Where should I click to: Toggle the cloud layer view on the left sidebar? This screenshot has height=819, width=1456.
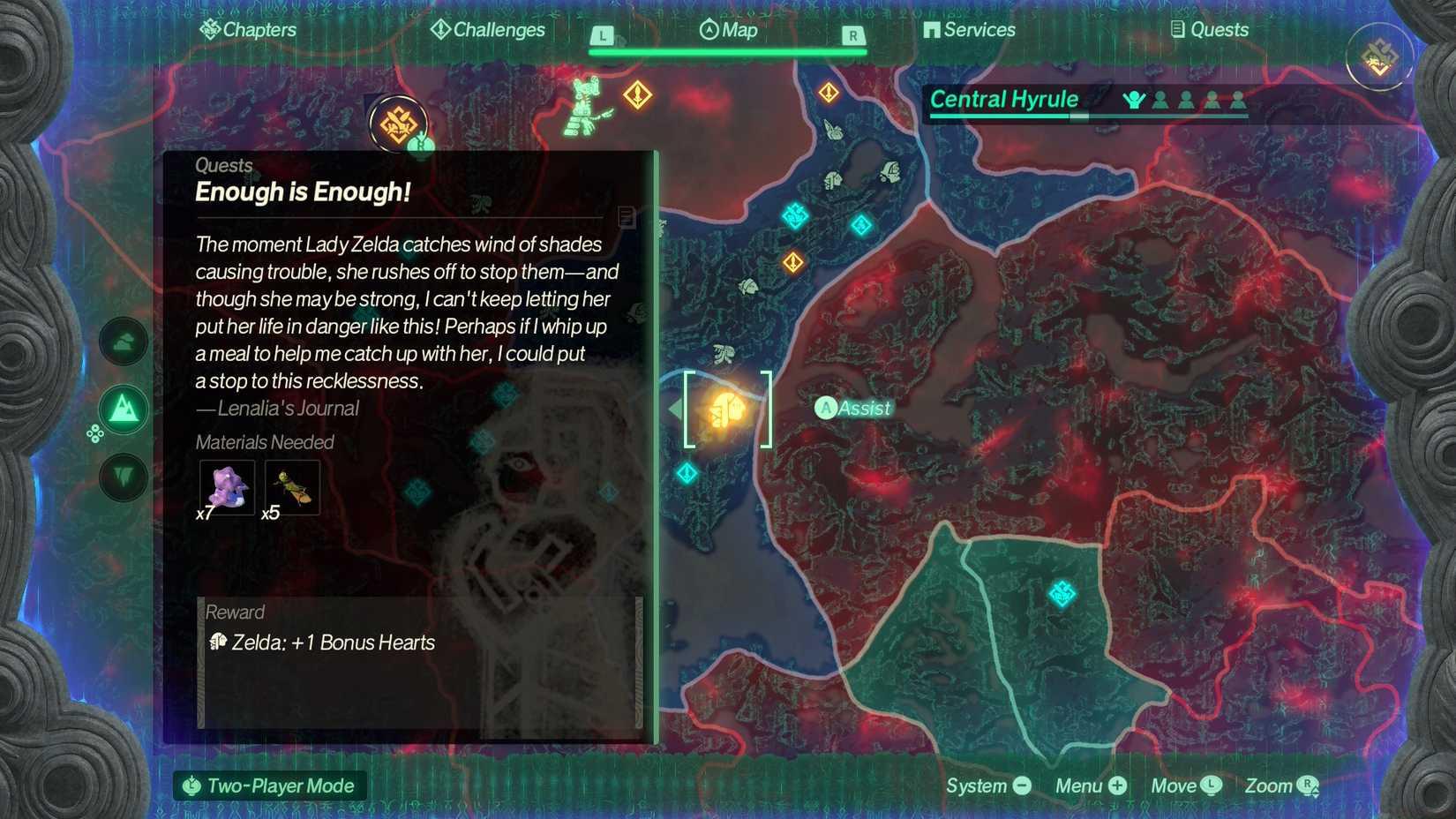coord(123,342)
